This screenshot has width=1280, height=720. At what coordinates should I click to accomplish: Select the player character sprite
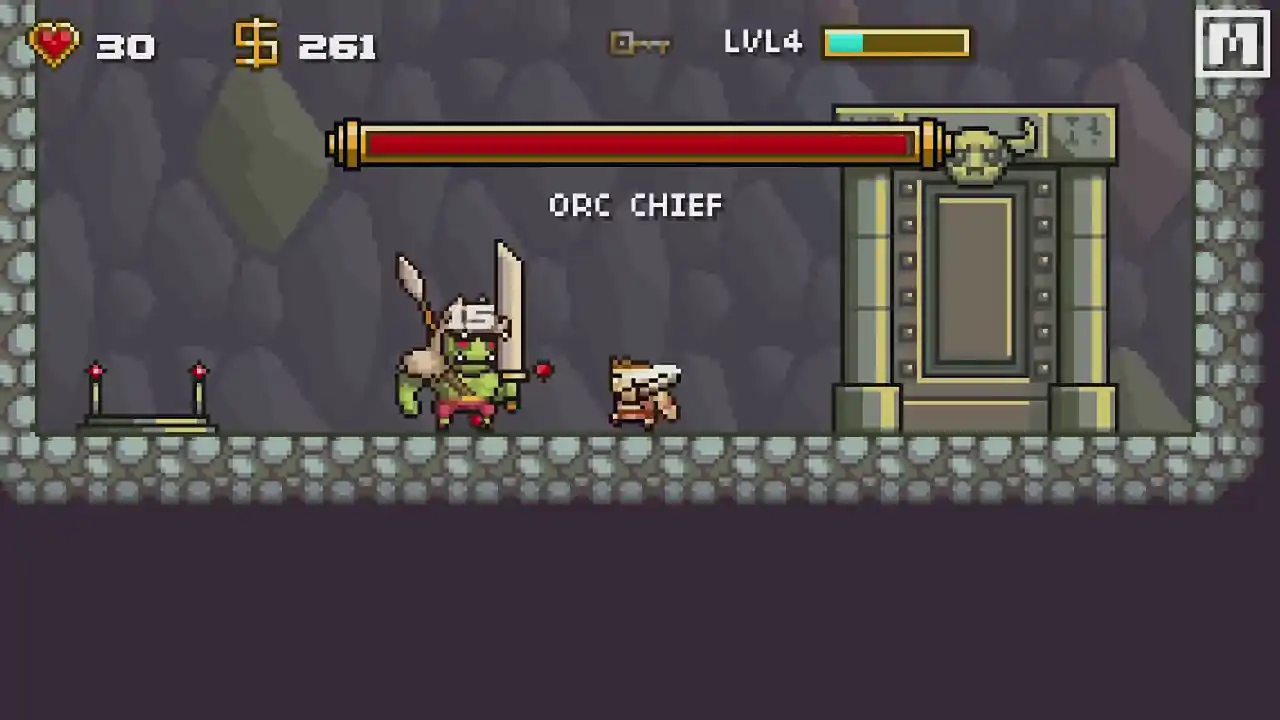click(x=645, y=390)
